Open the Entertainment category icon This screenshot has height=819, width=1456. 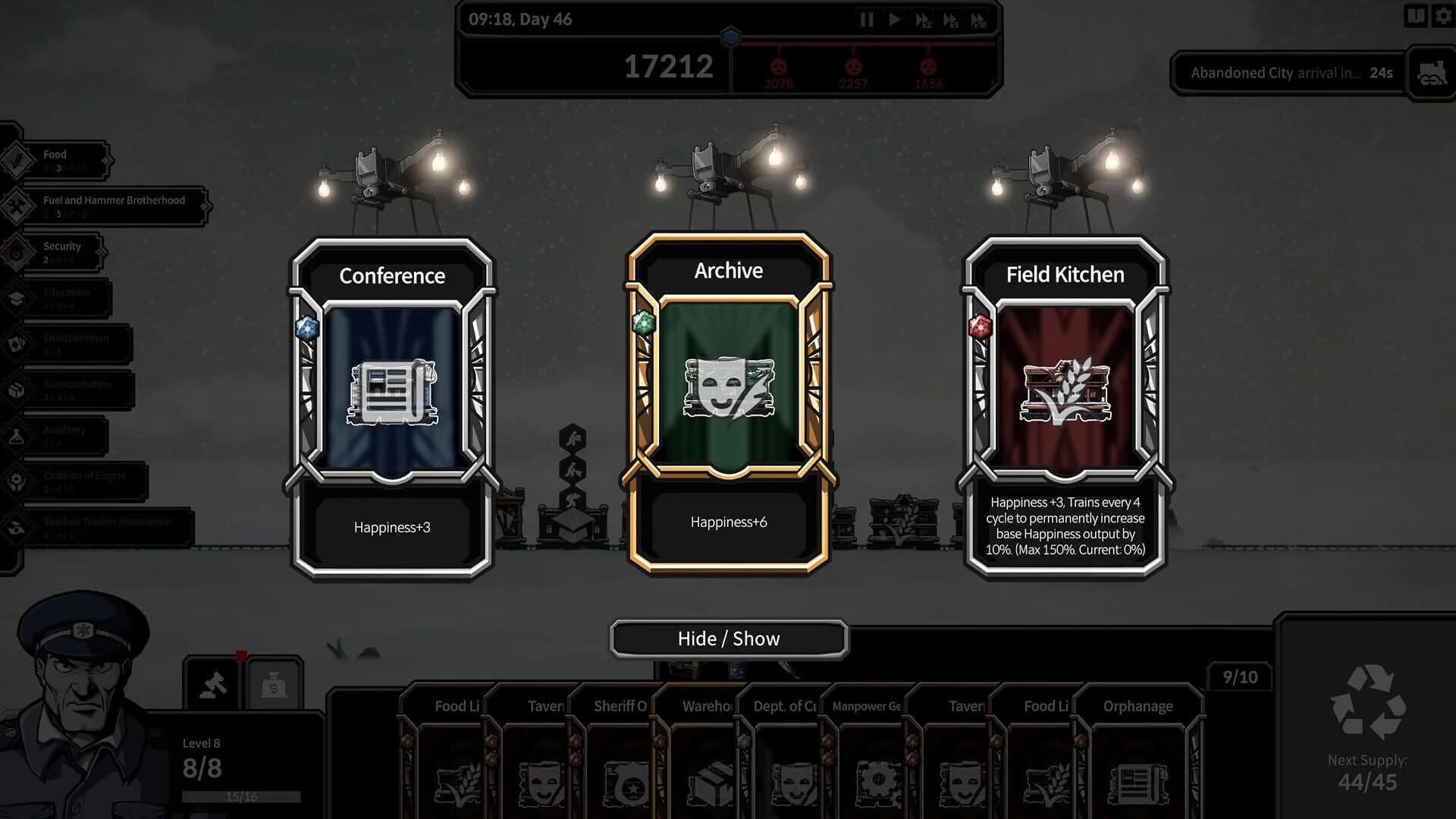(15, 343)
